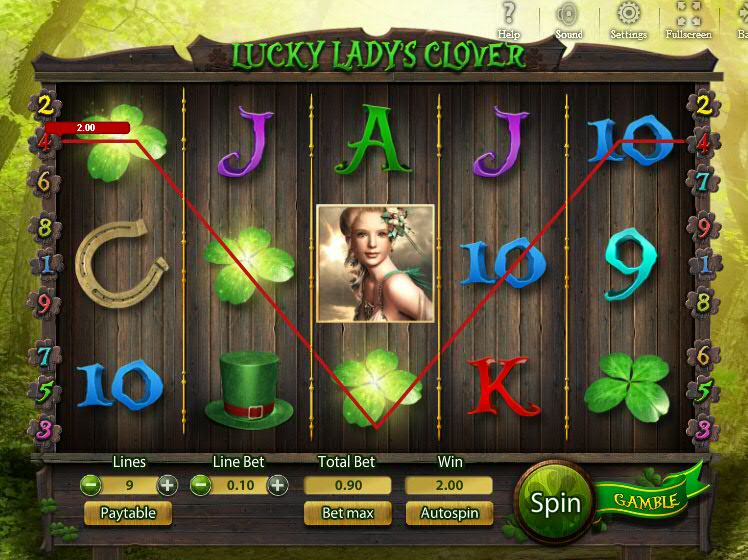Screen dimensions: 748x560
Task: Spin the slot reels
Action: pyautogui.click(x=556, y=502)
